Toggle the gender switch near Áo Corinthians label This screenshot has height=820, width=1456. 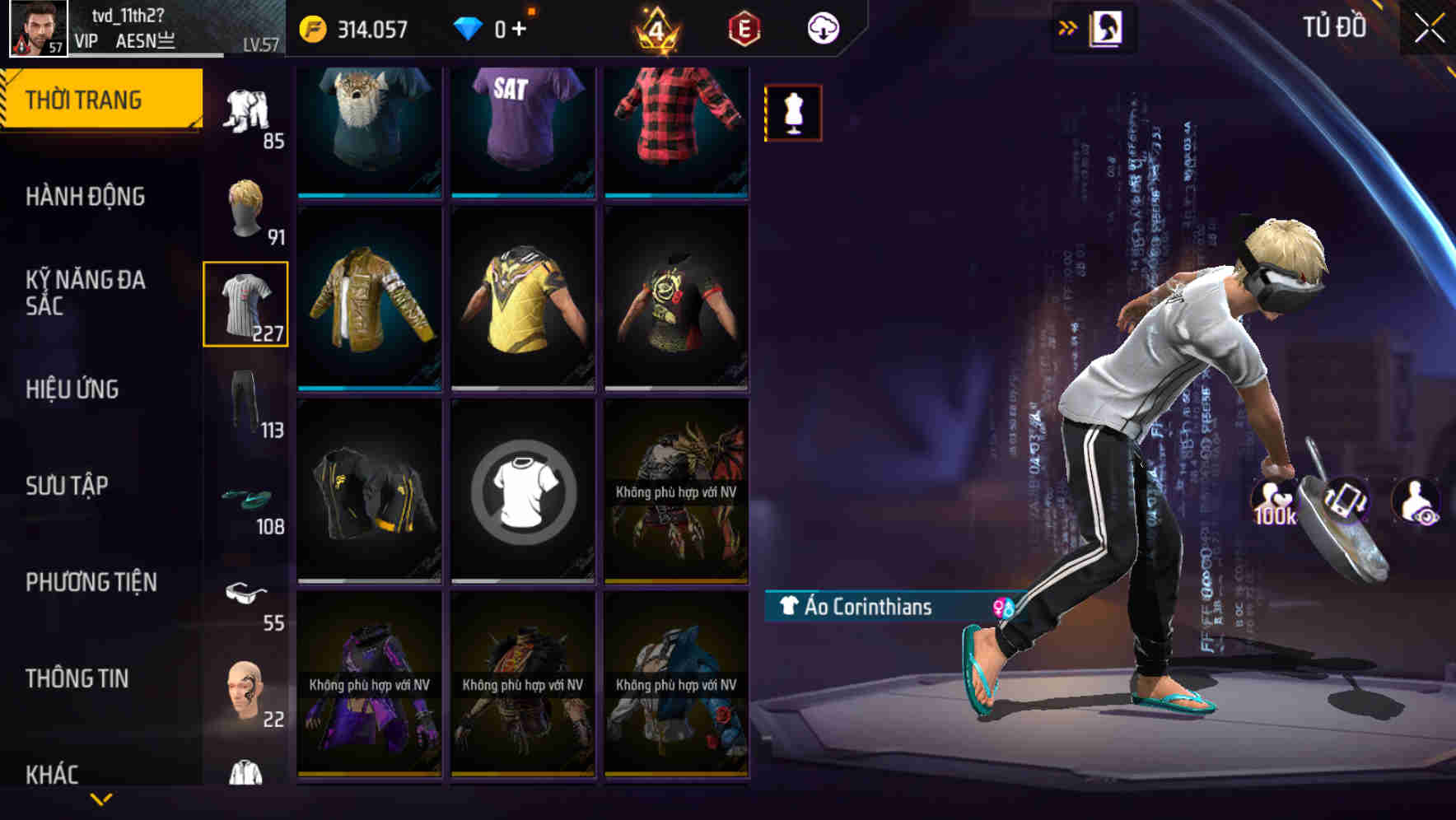pyautogui.click(x=1001, y=608)
